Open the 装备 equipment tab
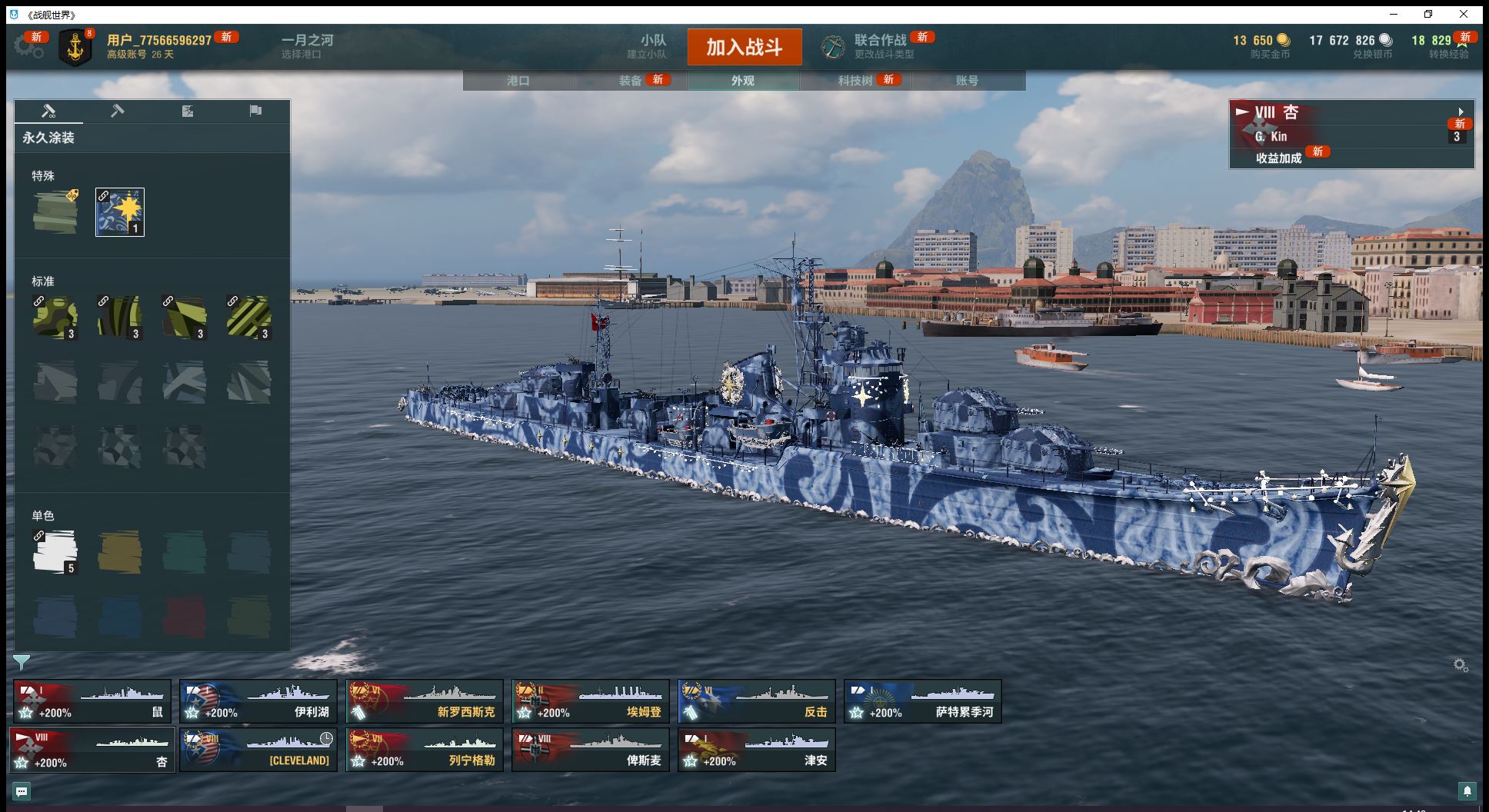The height and width of the screenshot is (812, 1489). click(631, 81)
